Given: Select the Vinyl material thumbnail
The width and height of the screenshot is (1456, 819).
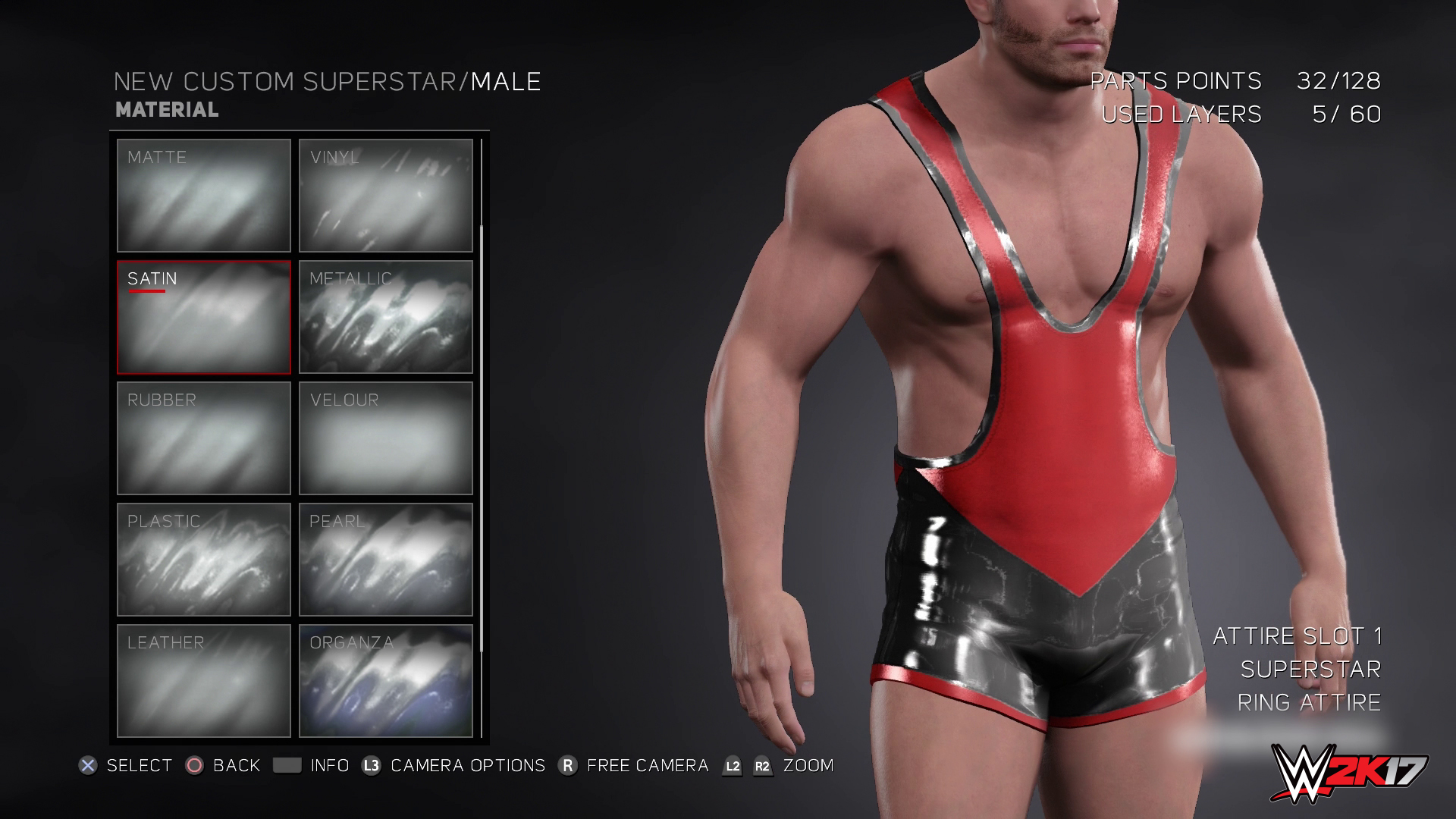Looking at the screenshot, I should point(385,196).
